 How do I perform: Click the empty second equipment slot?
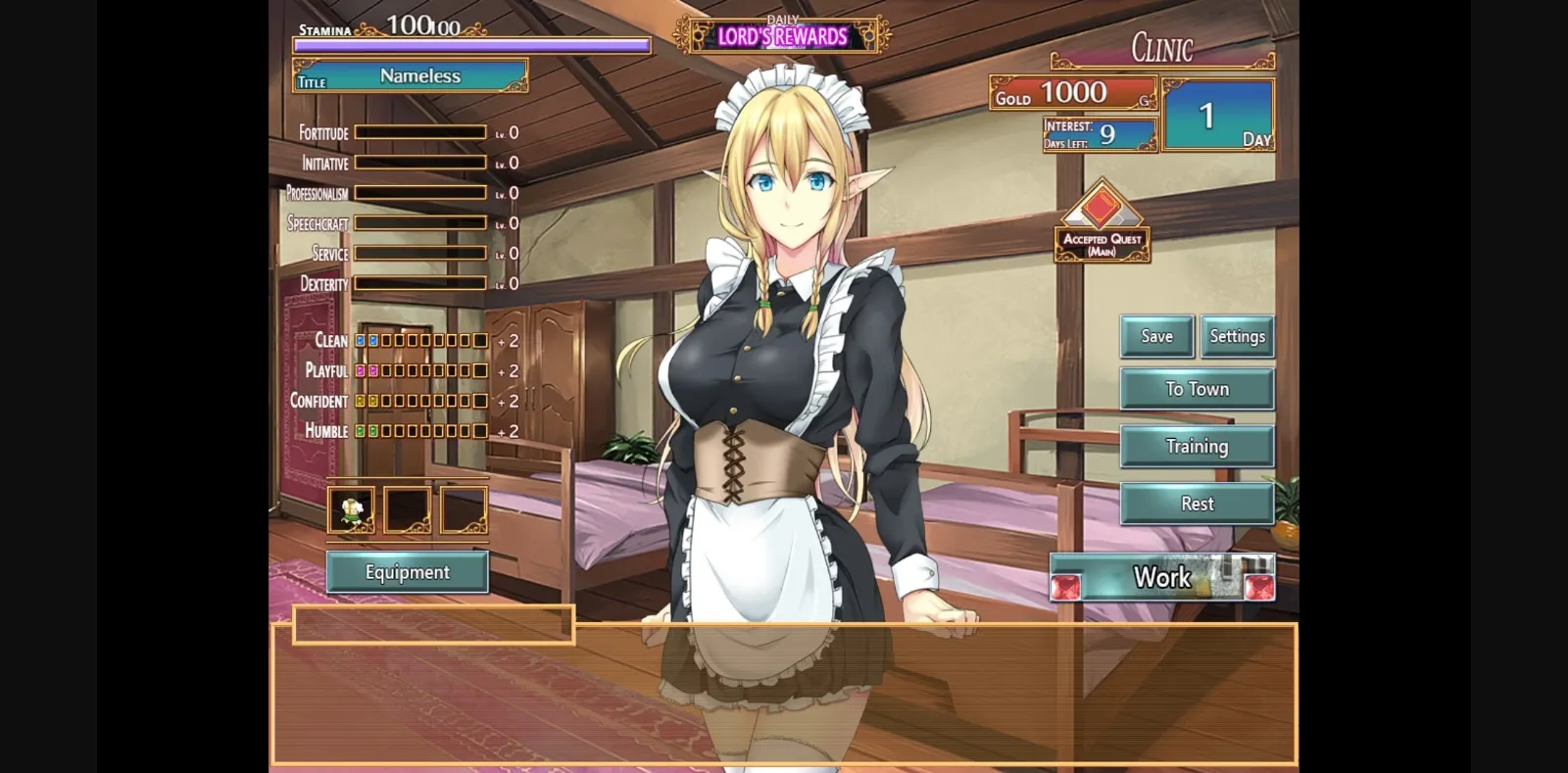tap(407, 507)
